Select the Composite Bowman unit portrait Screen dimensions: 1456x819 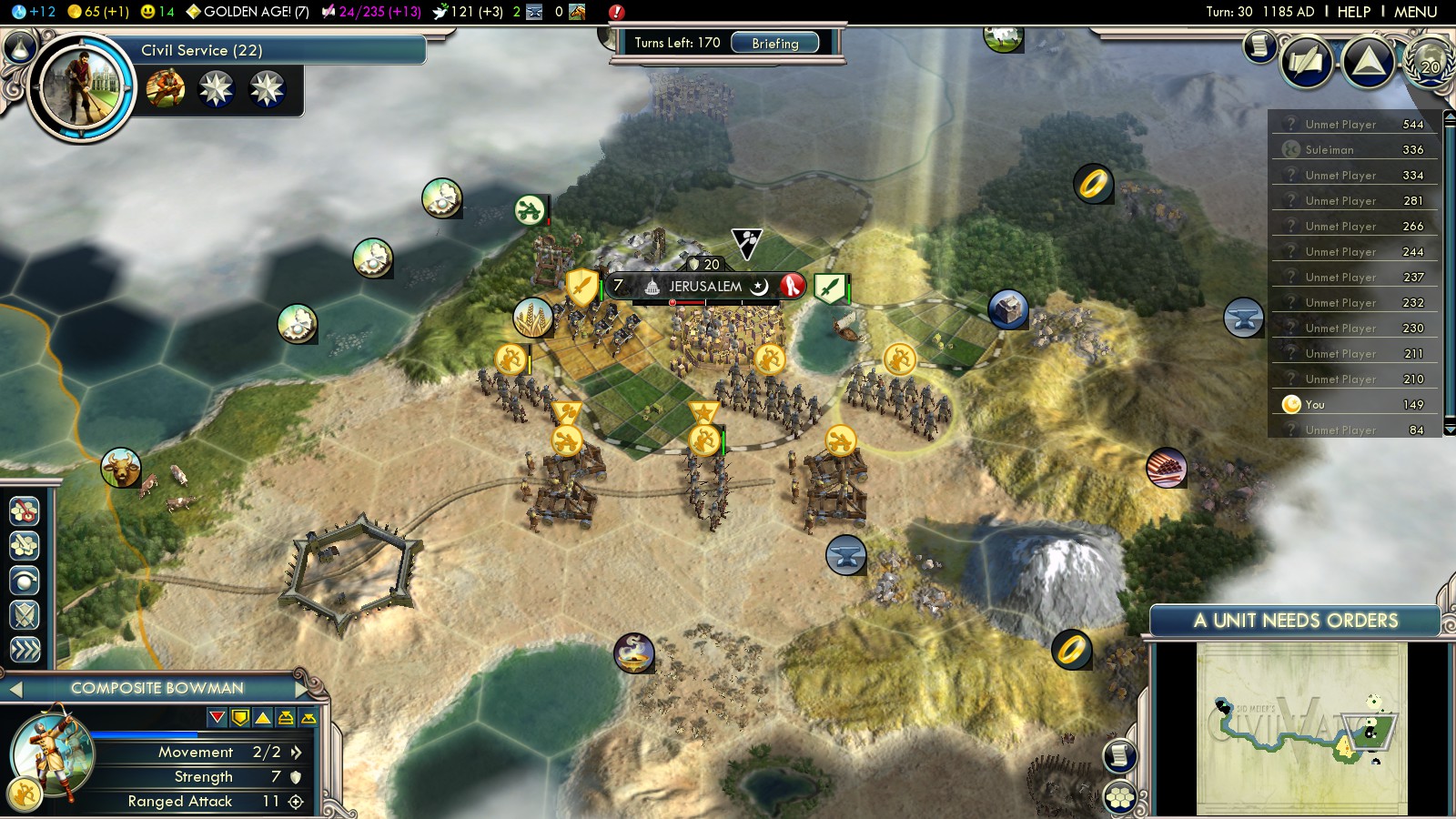pyautogui.click(x=52, y=754)
